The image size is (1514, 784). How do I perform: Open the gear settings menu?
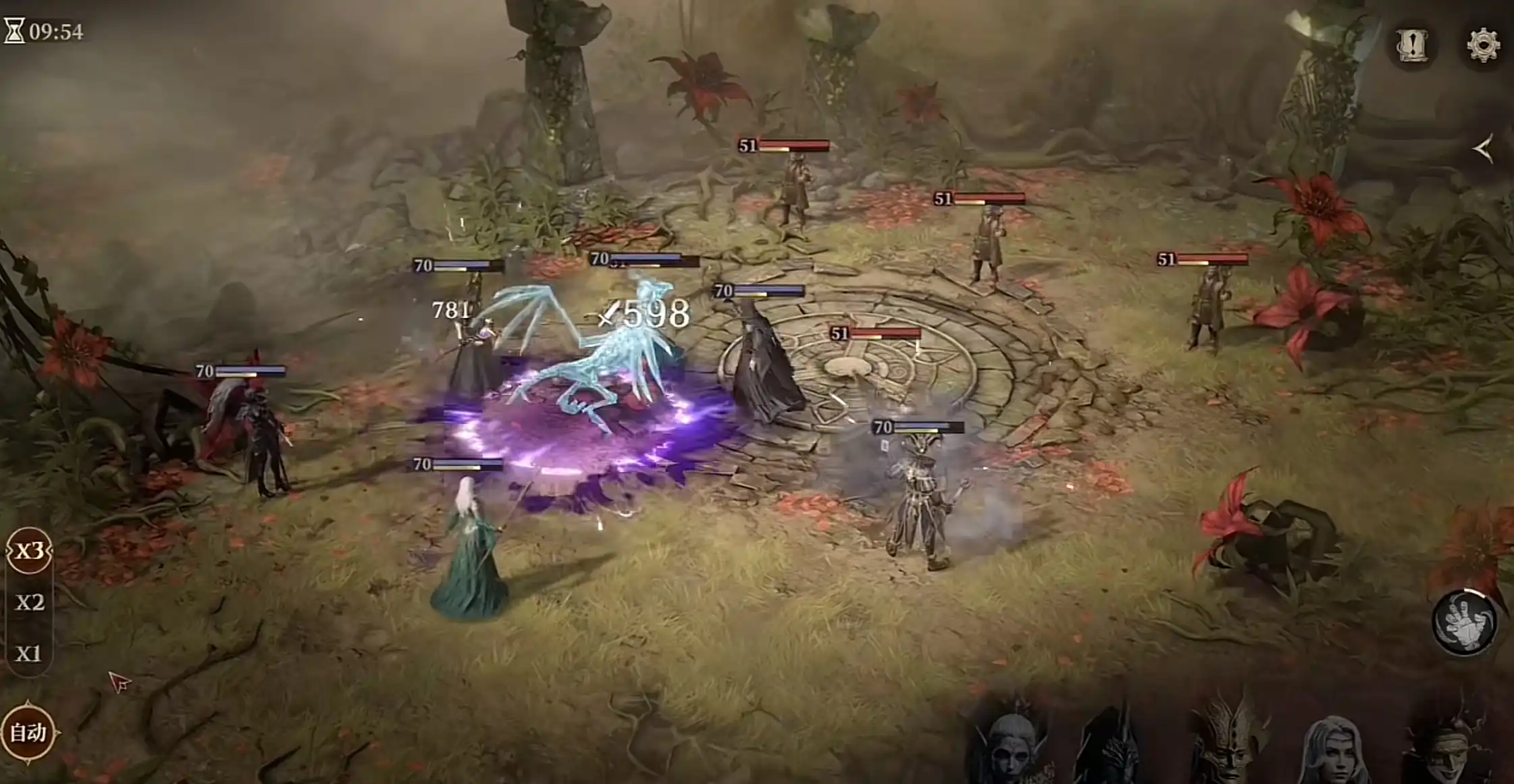pyautogui.click(x=1483, y=45)
